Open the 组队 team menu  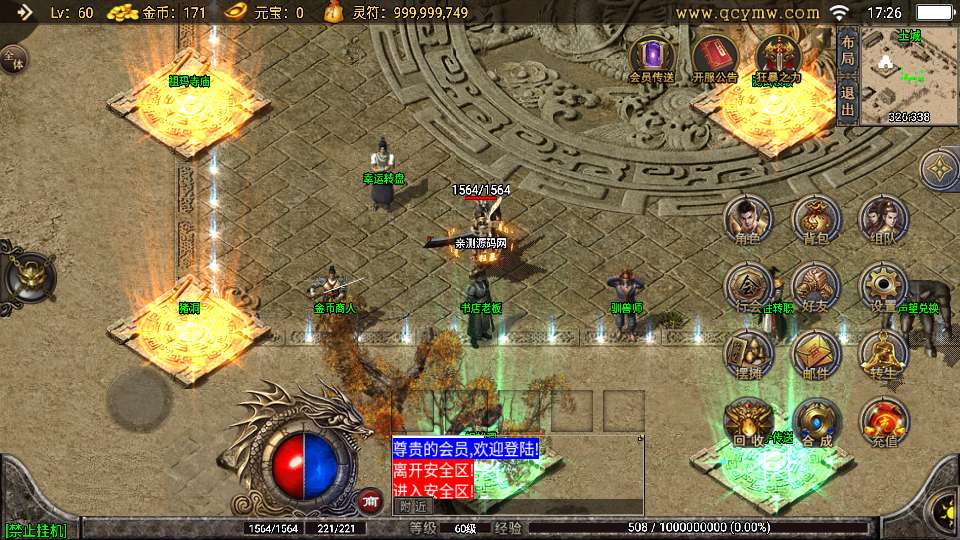coord(883,220)
